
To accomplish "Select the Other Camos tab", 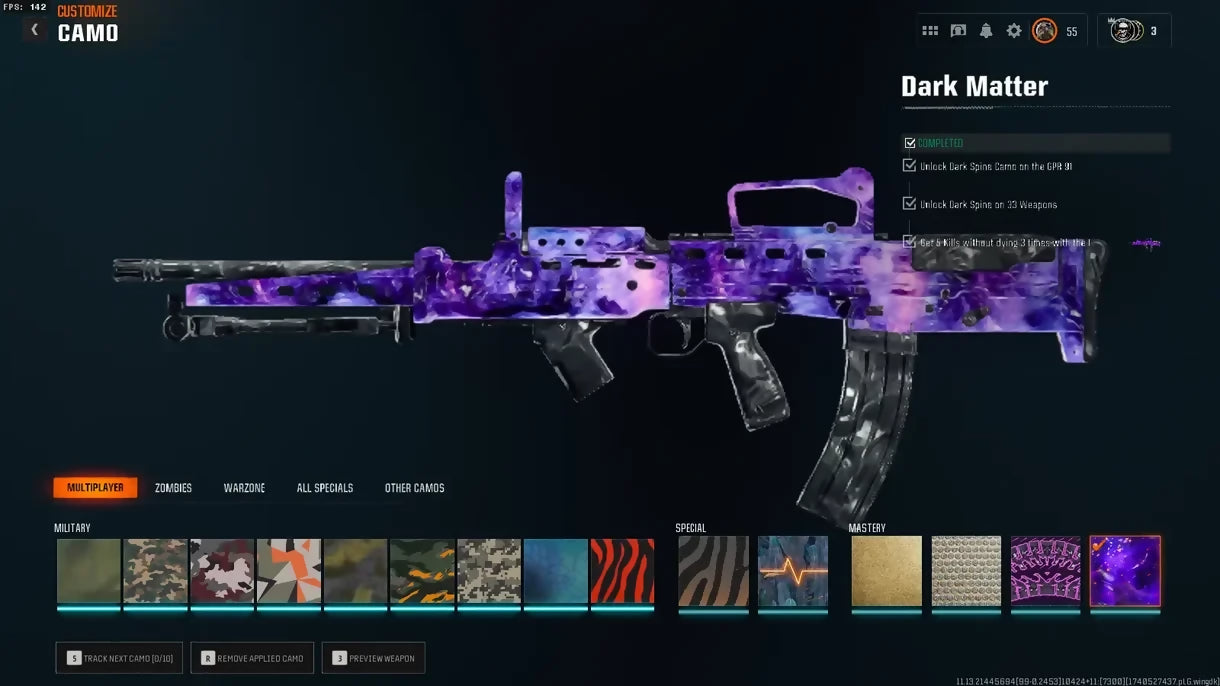I will click(415, 488).
